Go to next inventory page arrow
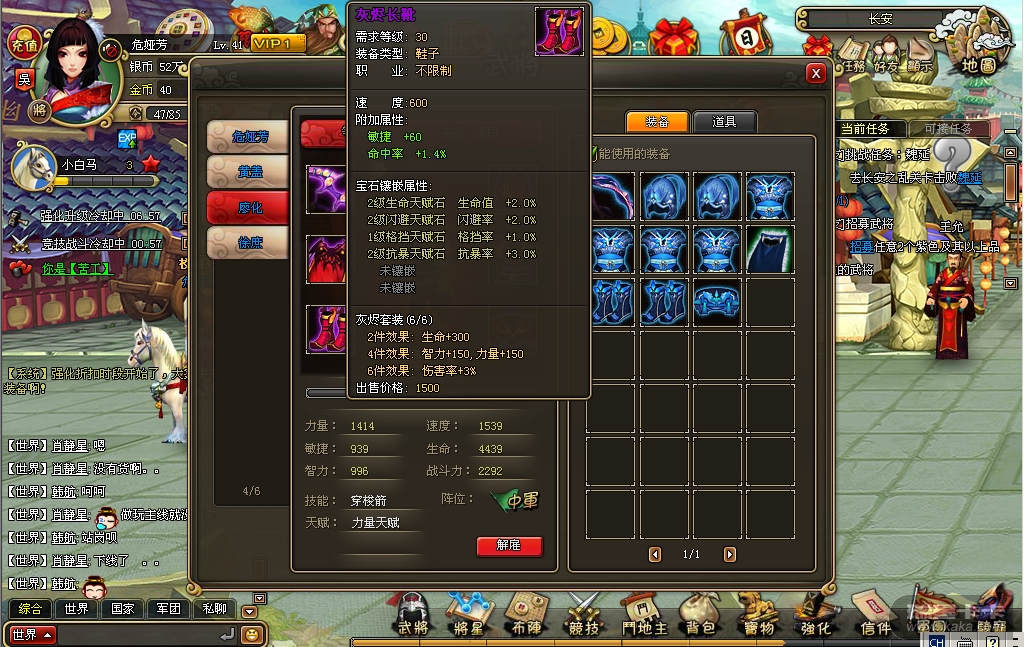Viewport: 1024px width, 647px height. [x=730, y=554]
